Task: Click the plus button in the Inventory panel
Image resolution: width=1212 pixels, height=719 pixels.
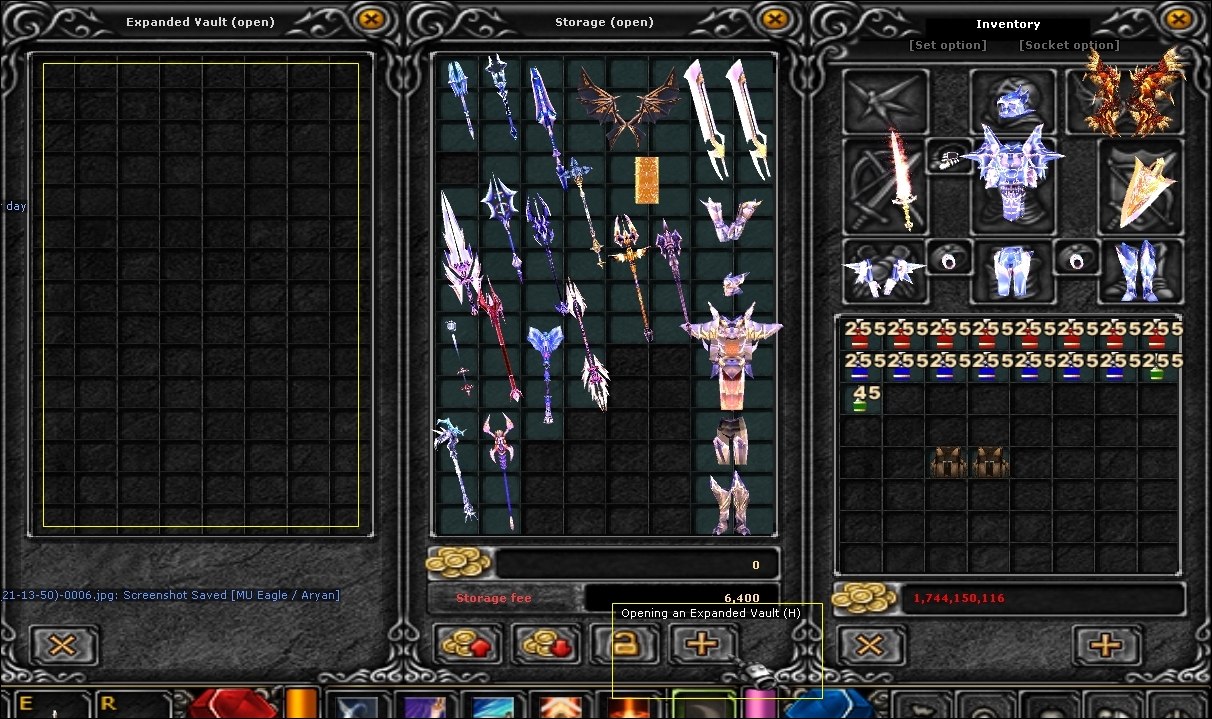Action: click(1106, 645)
